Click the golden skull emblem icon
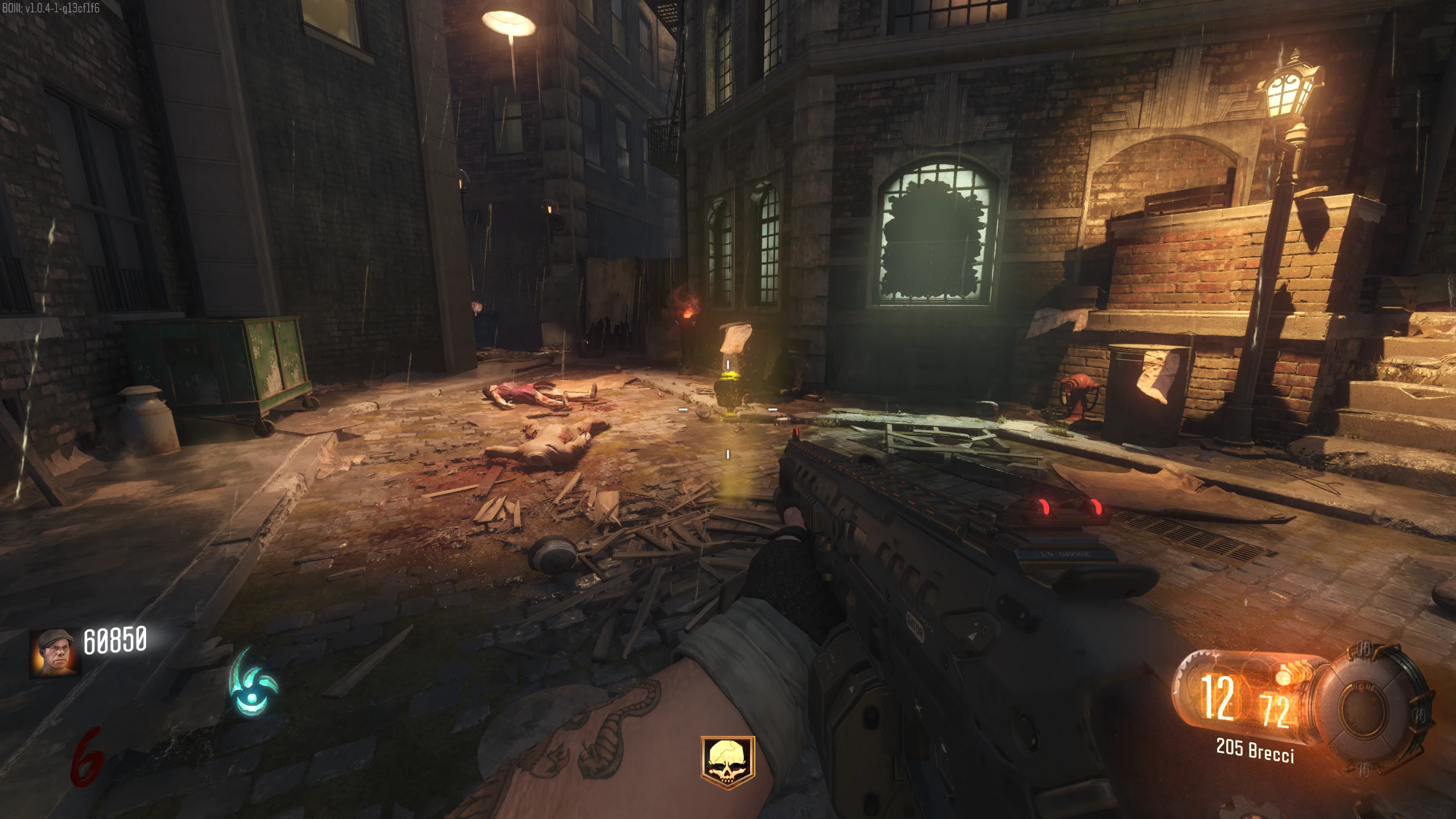 [x=727, y=762]
